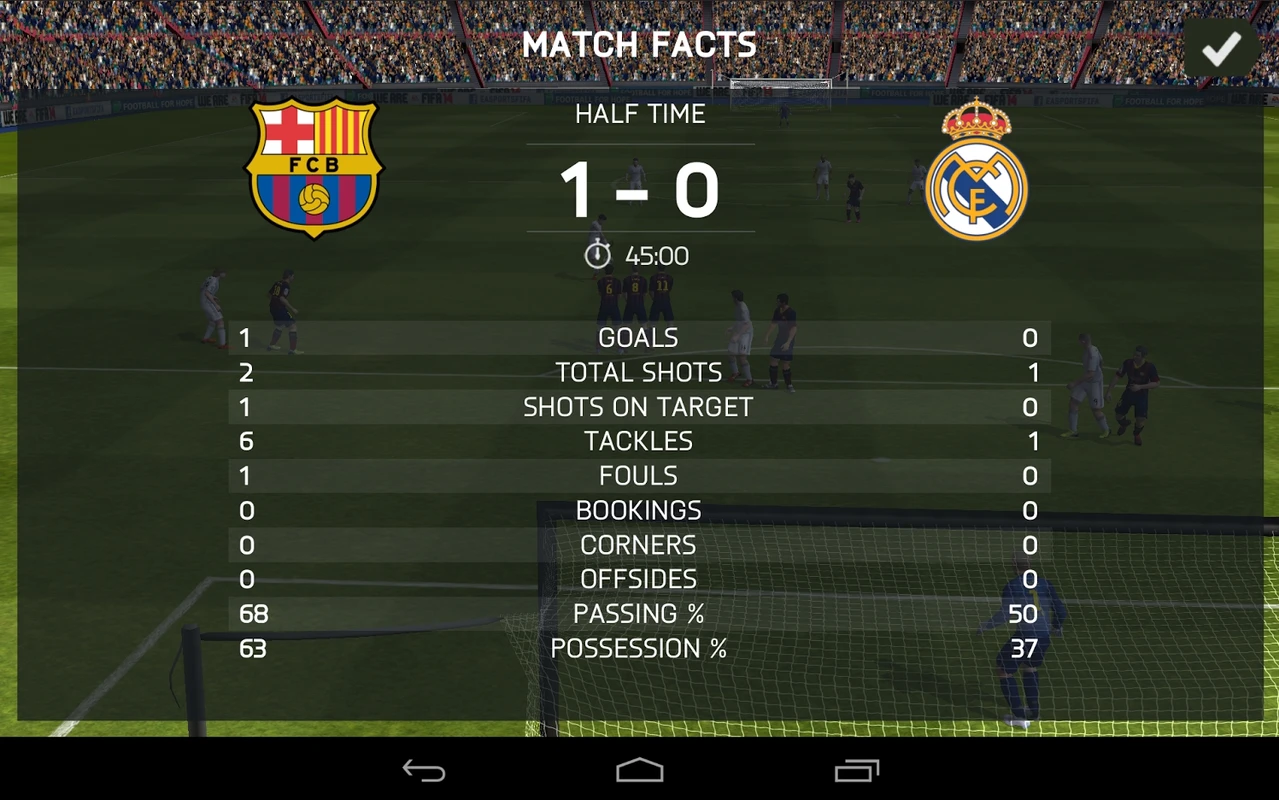Tap the Android back navigation button
The height and width of the screenshot is (800, 1279).
click(424, 770)
